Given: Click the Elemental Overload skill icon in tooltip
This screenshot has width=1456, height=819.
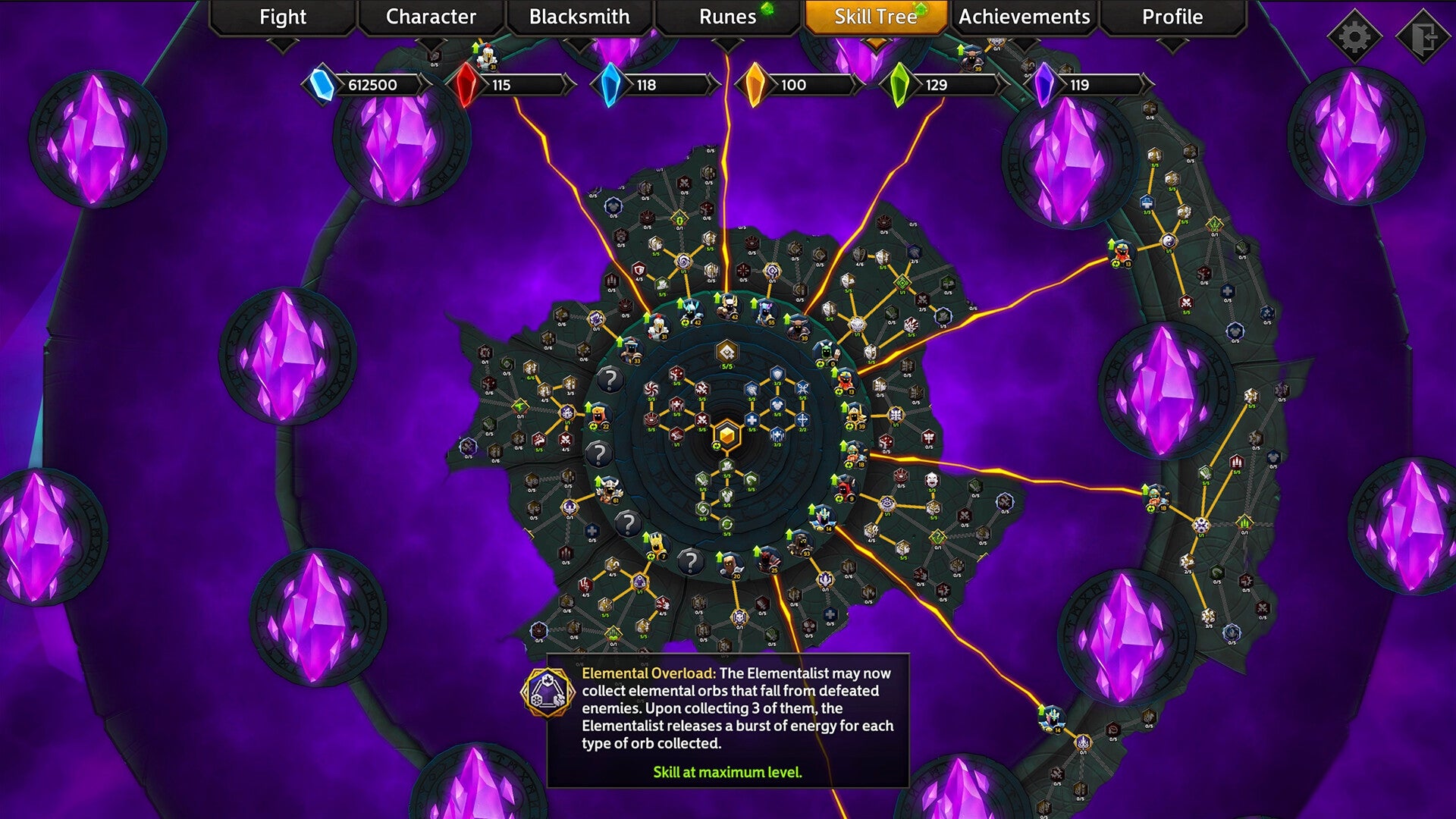Looking at the screenshot, I should coord(548,694).
